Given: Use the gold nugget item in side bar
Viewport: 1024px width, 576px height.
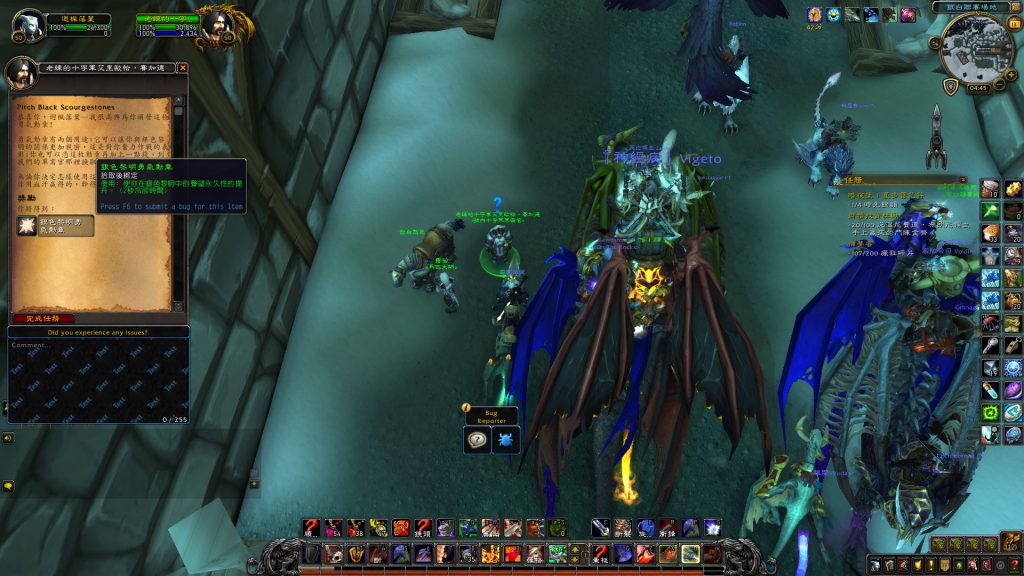Looking at the screenshot, I should coord(1013,189).
